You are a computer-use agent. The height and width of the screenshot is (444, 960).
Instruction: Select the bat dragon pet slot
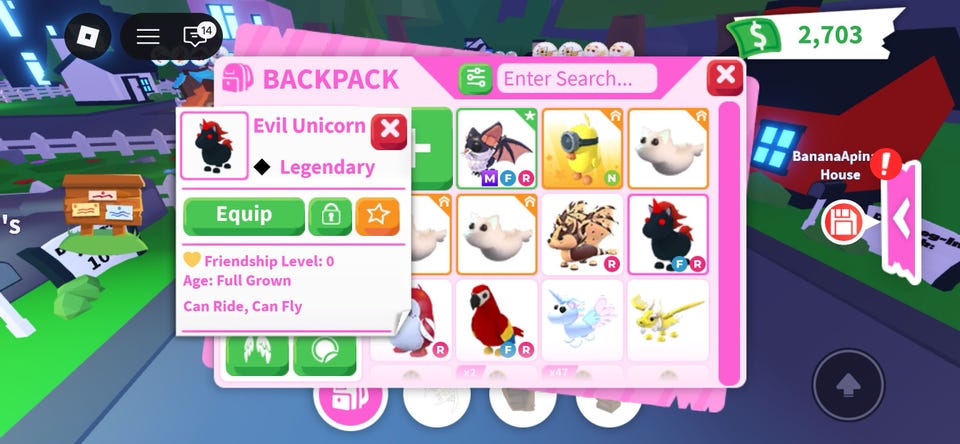(497, 149)
